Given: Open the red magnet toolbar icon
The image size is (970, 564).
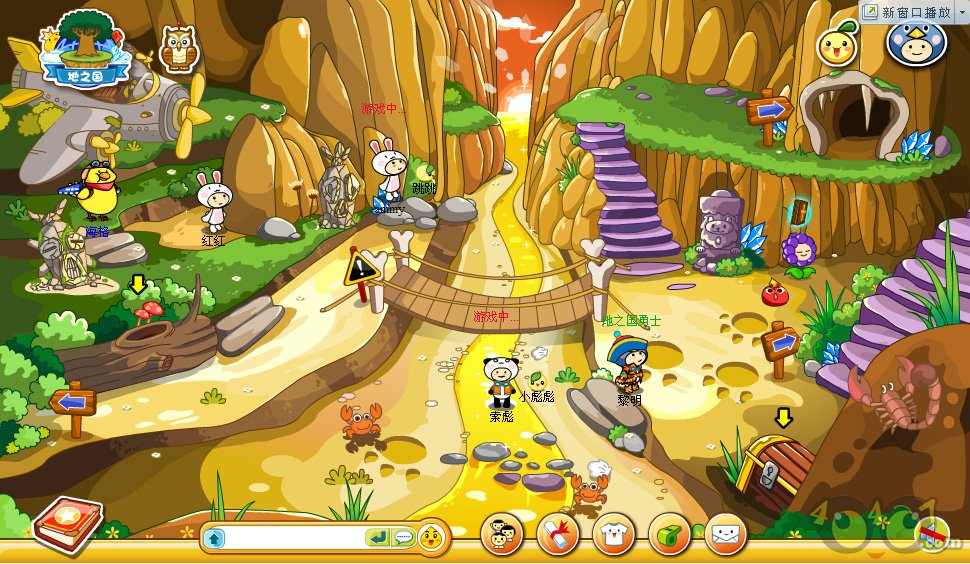Looking at the screenshot, I should tap(557, 534).
